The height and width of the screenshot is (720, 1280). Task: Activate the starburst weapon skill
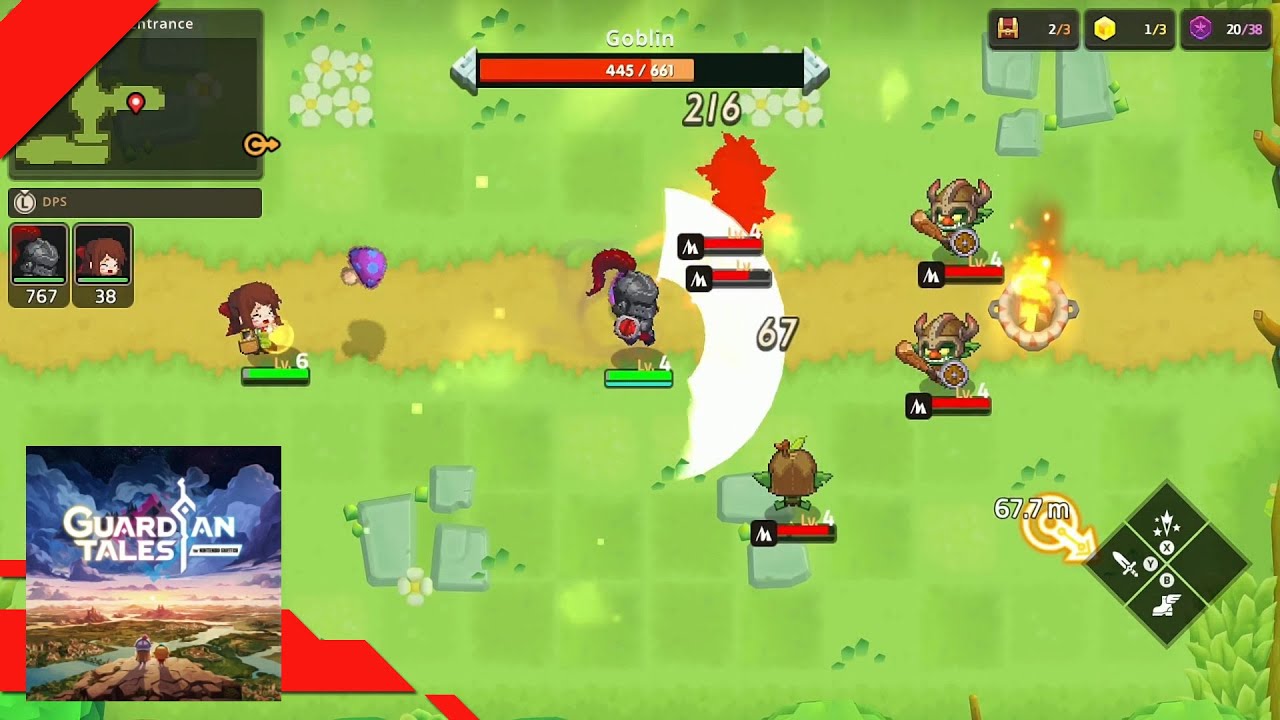click(1167, 524)
